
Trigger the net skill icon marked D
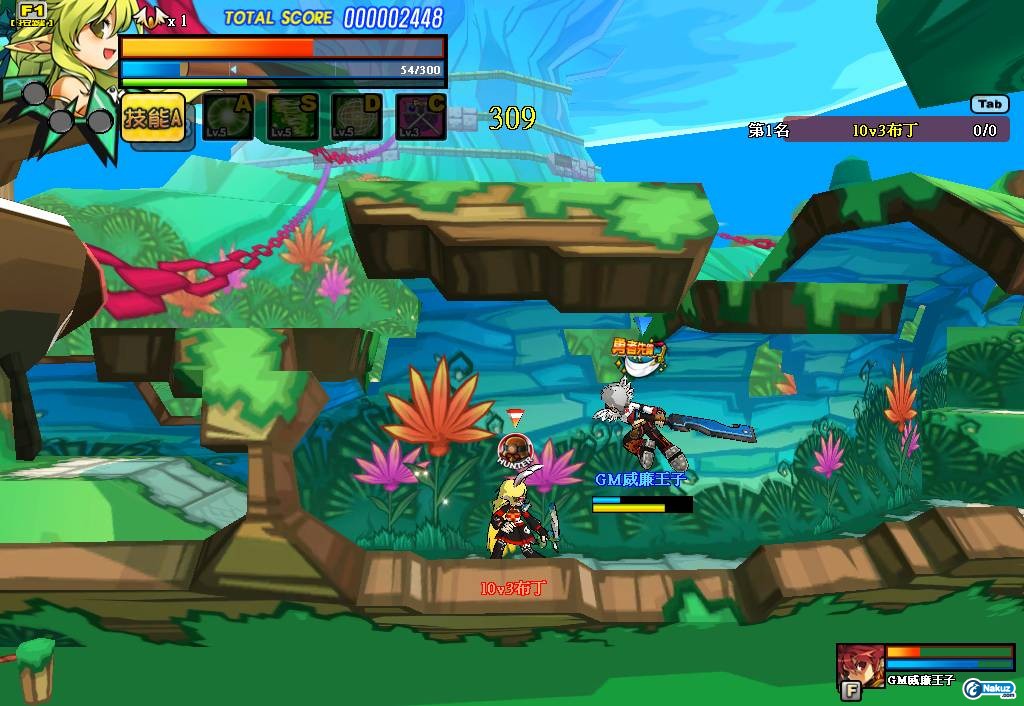(357, 118)
